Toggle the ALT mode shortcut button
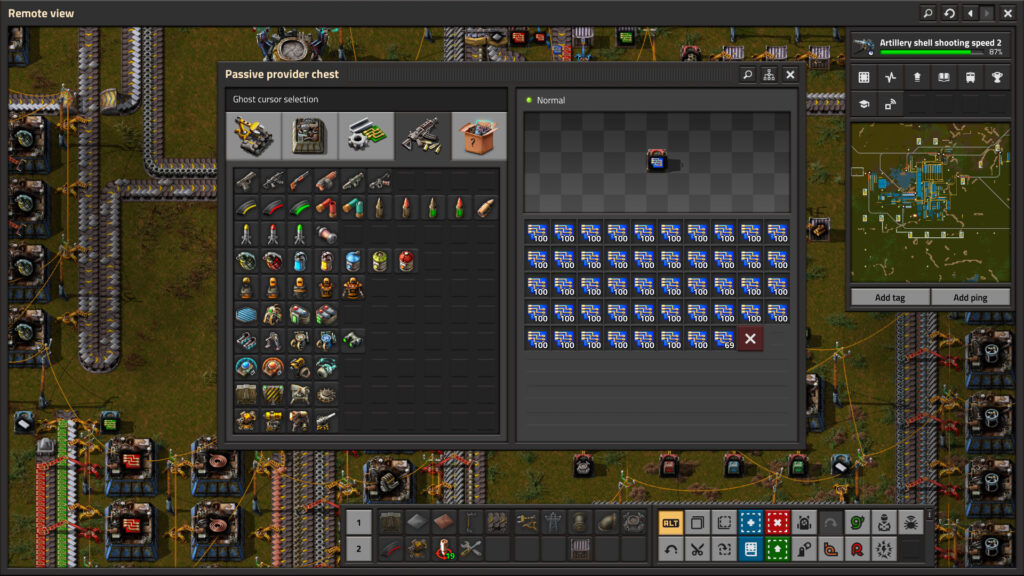The height and width of the screenshot is (576, 1024). 670,523
